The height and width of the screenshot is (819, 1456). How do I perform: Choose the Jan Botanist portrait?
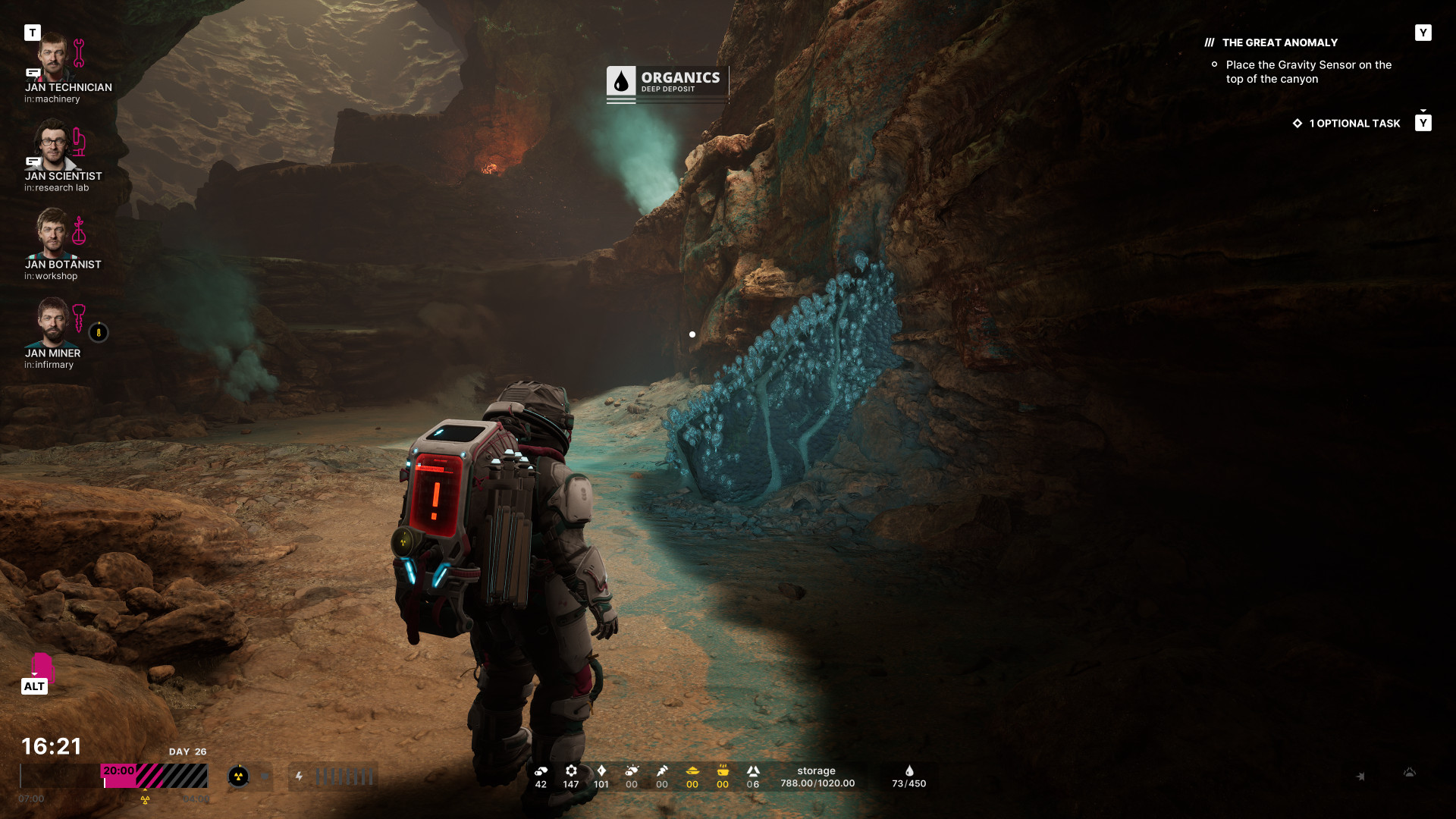pyautogui.click(x=53, y=234)
